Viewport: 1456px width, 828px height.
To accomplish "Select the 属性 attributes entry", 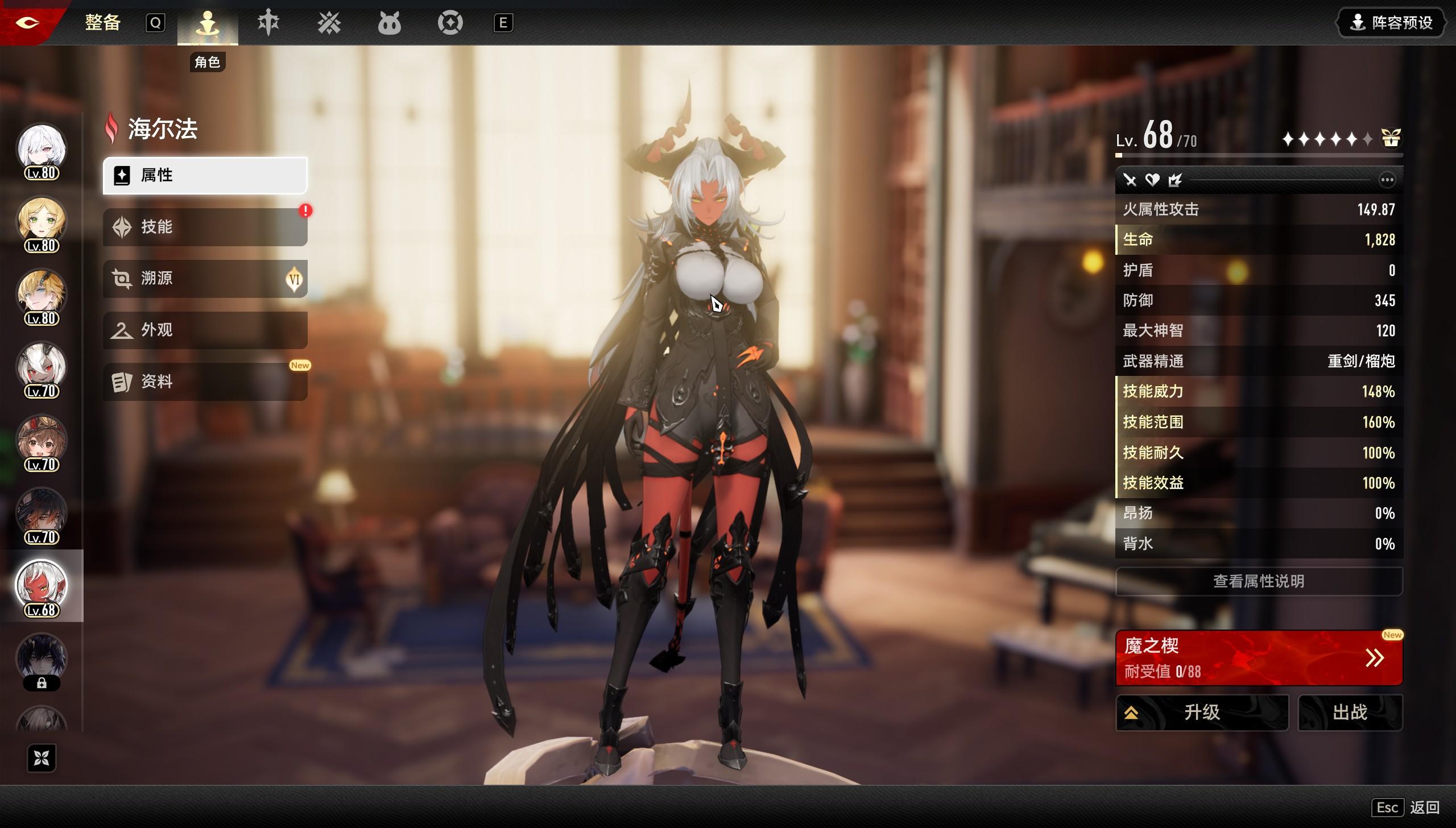I will pos(205,175).
